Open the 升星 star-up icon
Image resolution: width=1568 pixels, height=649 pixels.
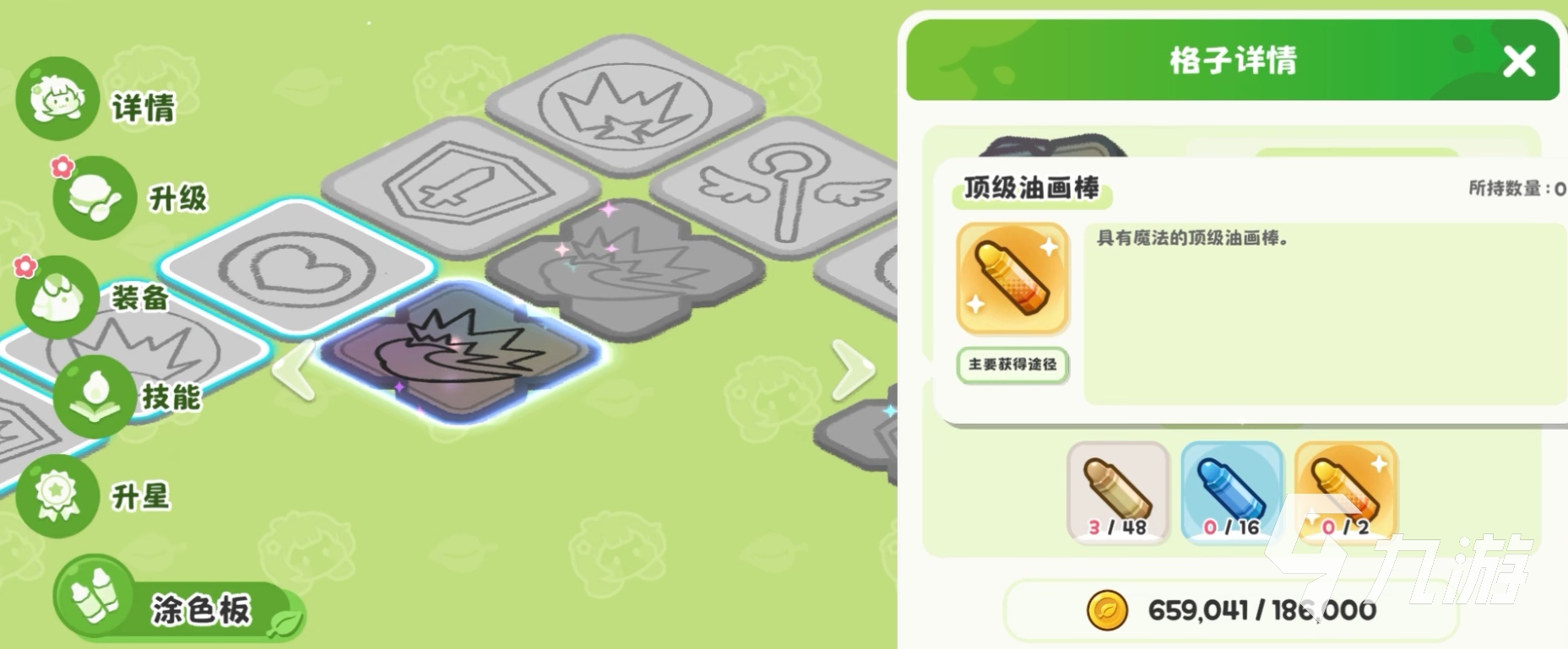tap(57, 498)
